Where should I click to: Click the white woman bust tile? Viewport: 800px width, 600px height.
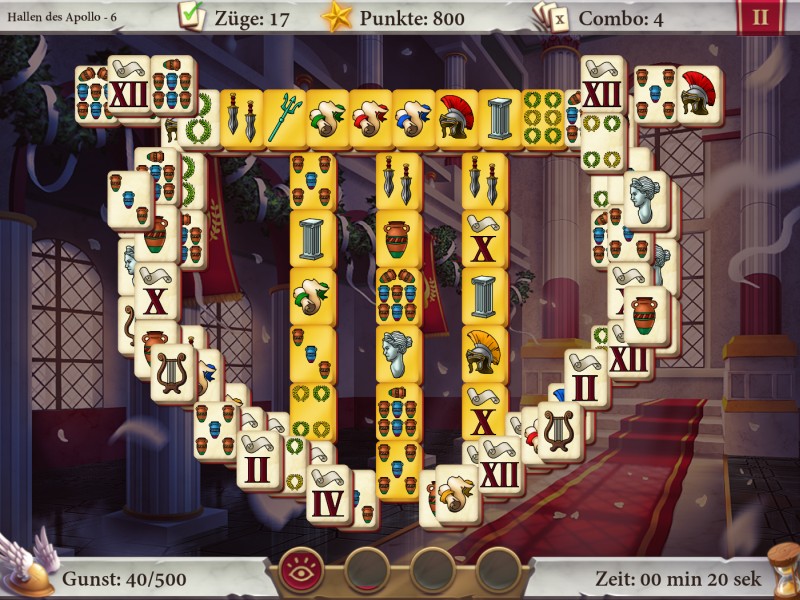(645, 199)
